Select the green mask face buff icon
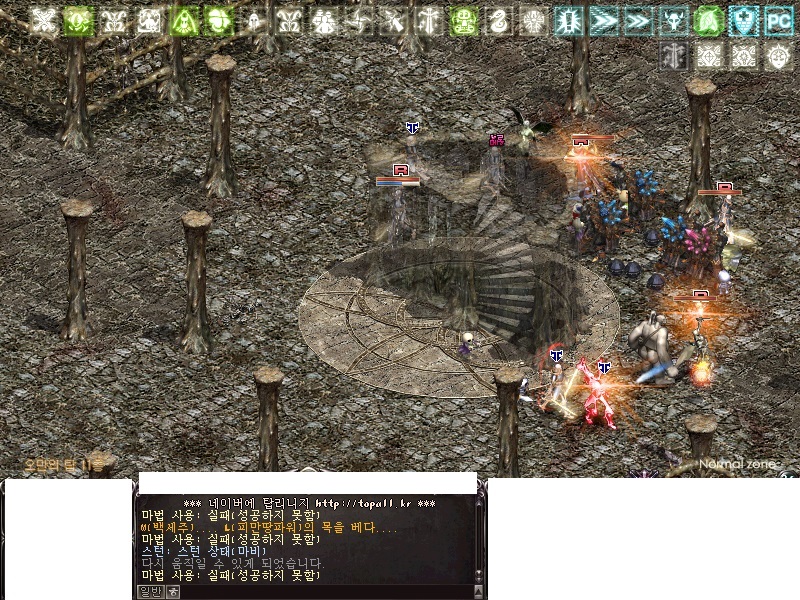Image resolution: width=800 pixels, height=600 pixels. [x=462, y=21]
